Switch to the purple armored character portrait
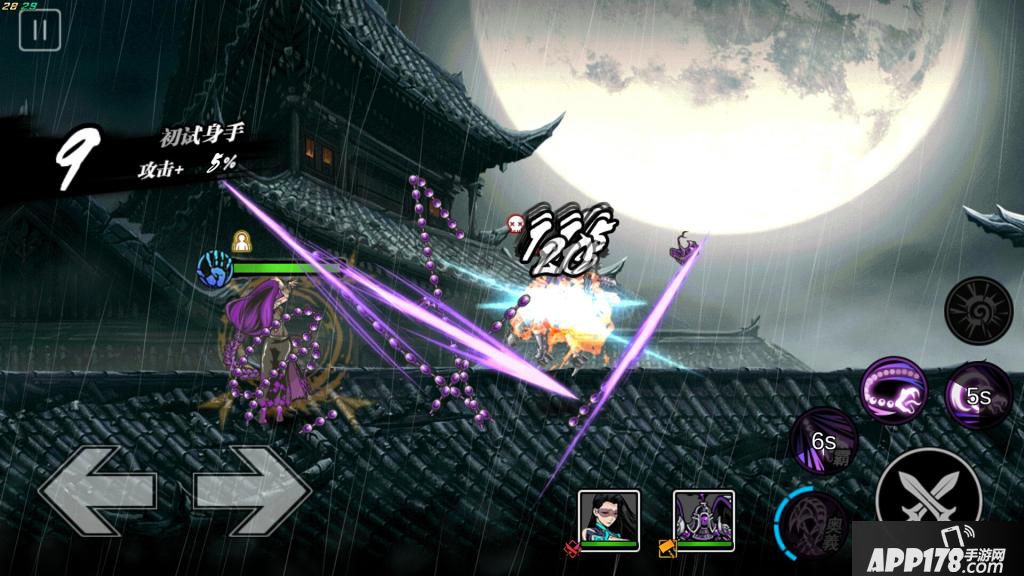 click(x=704, y=519)
